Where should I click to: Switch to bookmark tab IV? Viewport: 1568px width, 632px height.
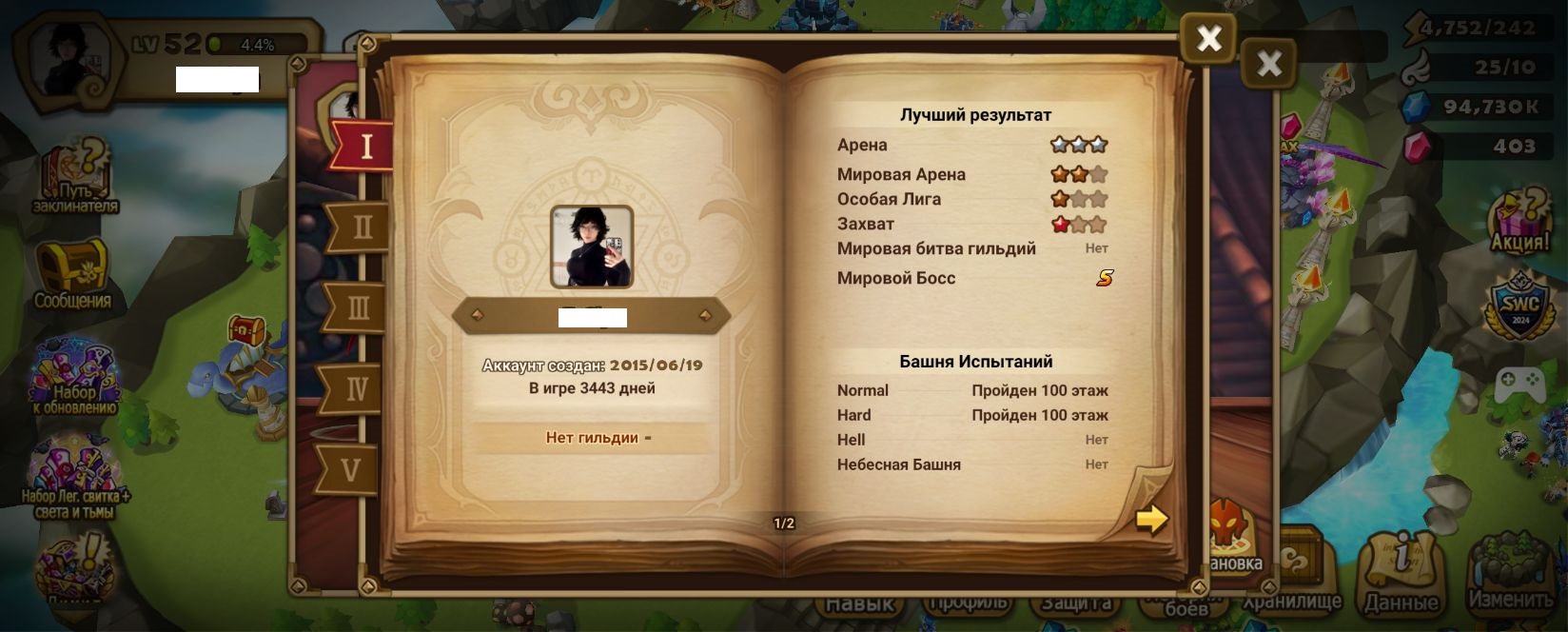point(356,388)
